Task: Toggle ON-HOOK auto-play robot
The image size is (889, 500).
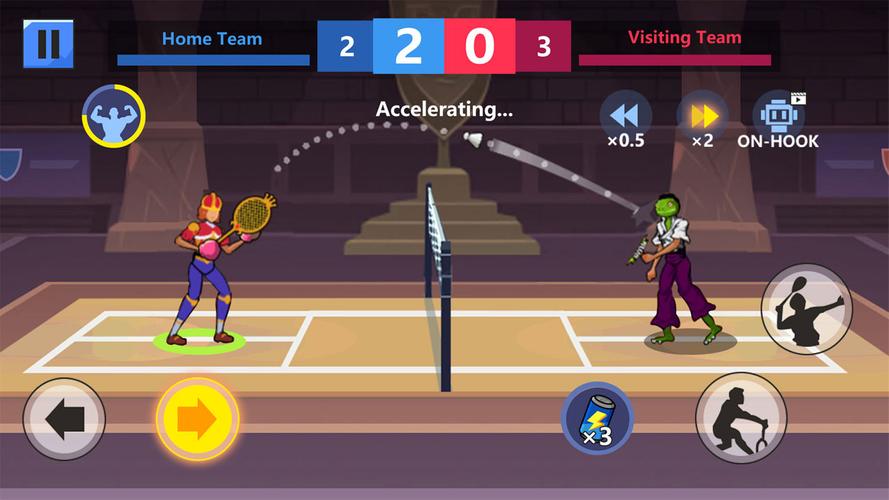Action: click(778, 116)
